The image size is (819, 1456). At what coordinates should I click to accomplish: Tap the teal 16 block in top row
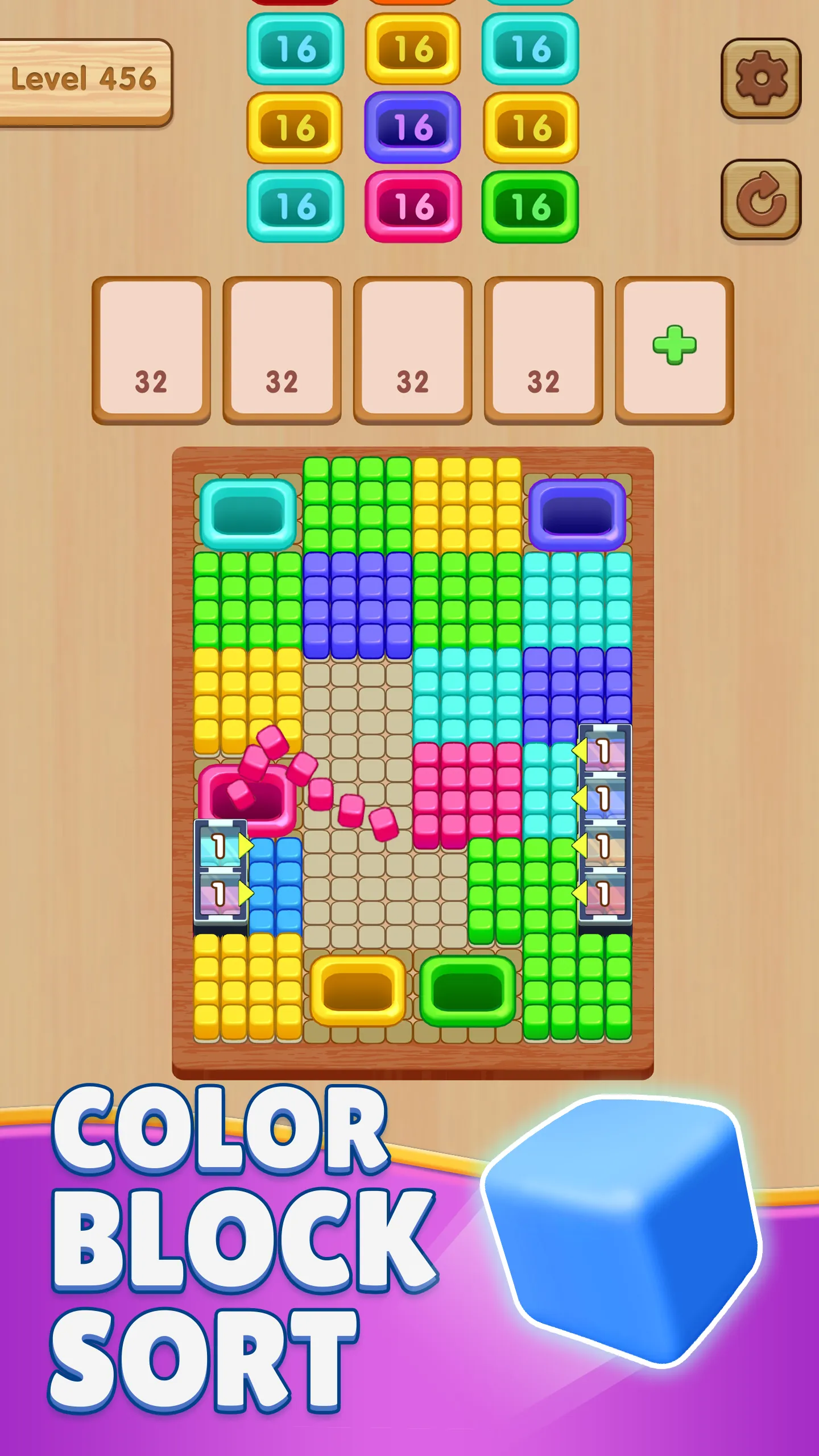pos(295,48)
